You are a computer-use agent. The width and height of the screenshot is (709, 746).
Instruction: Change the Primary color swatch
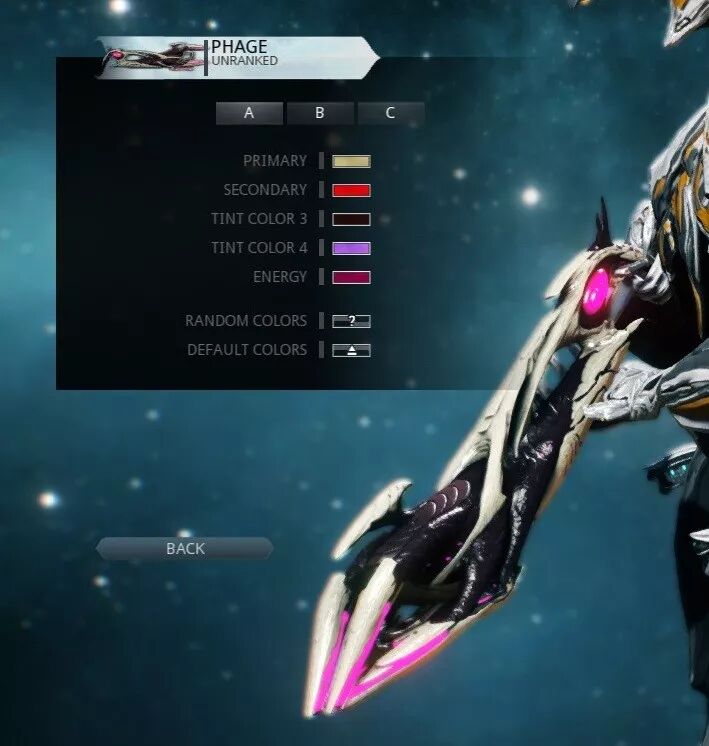(x=351, y=161)
